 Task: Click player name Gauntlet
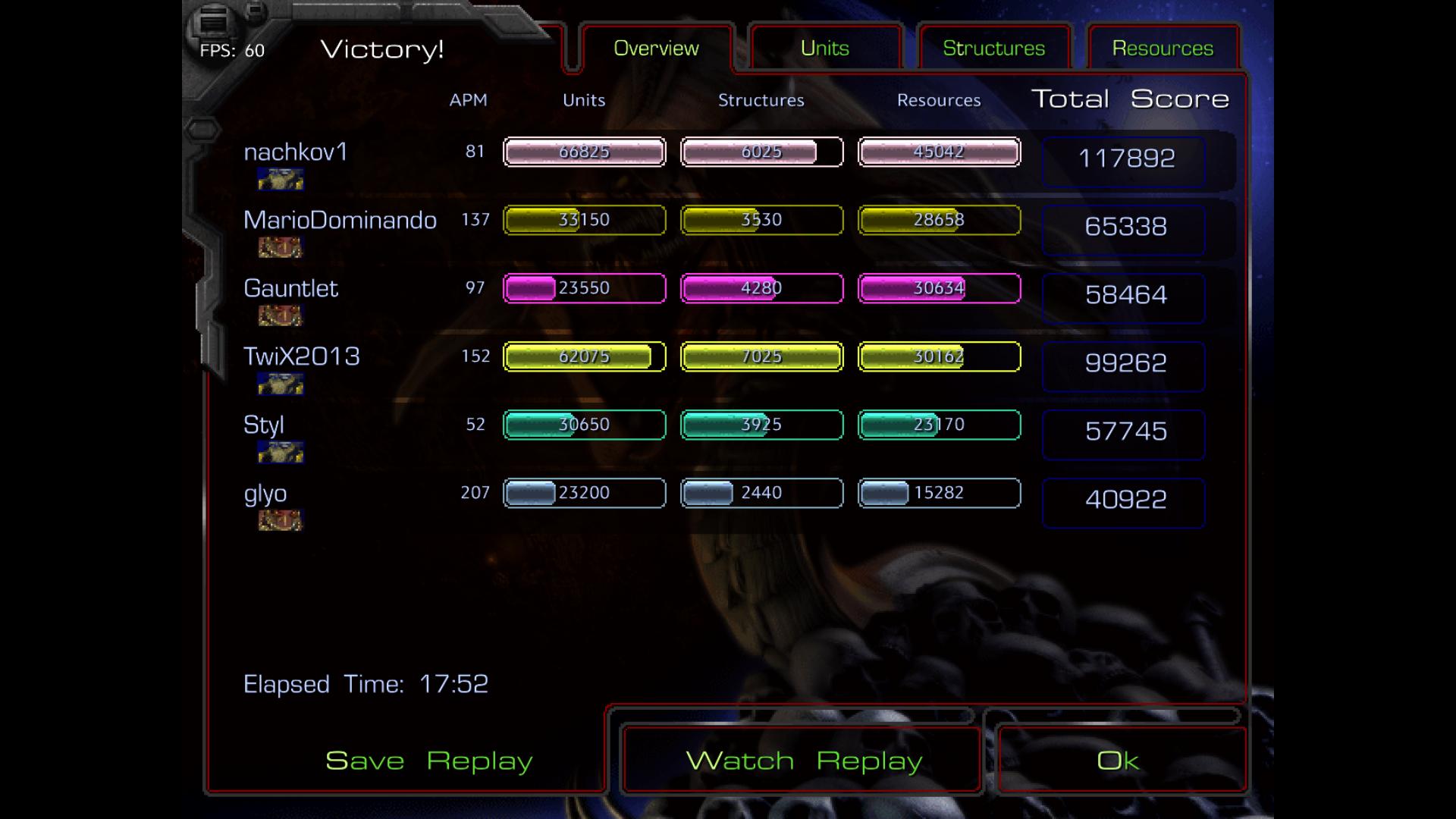coord(290,289)
